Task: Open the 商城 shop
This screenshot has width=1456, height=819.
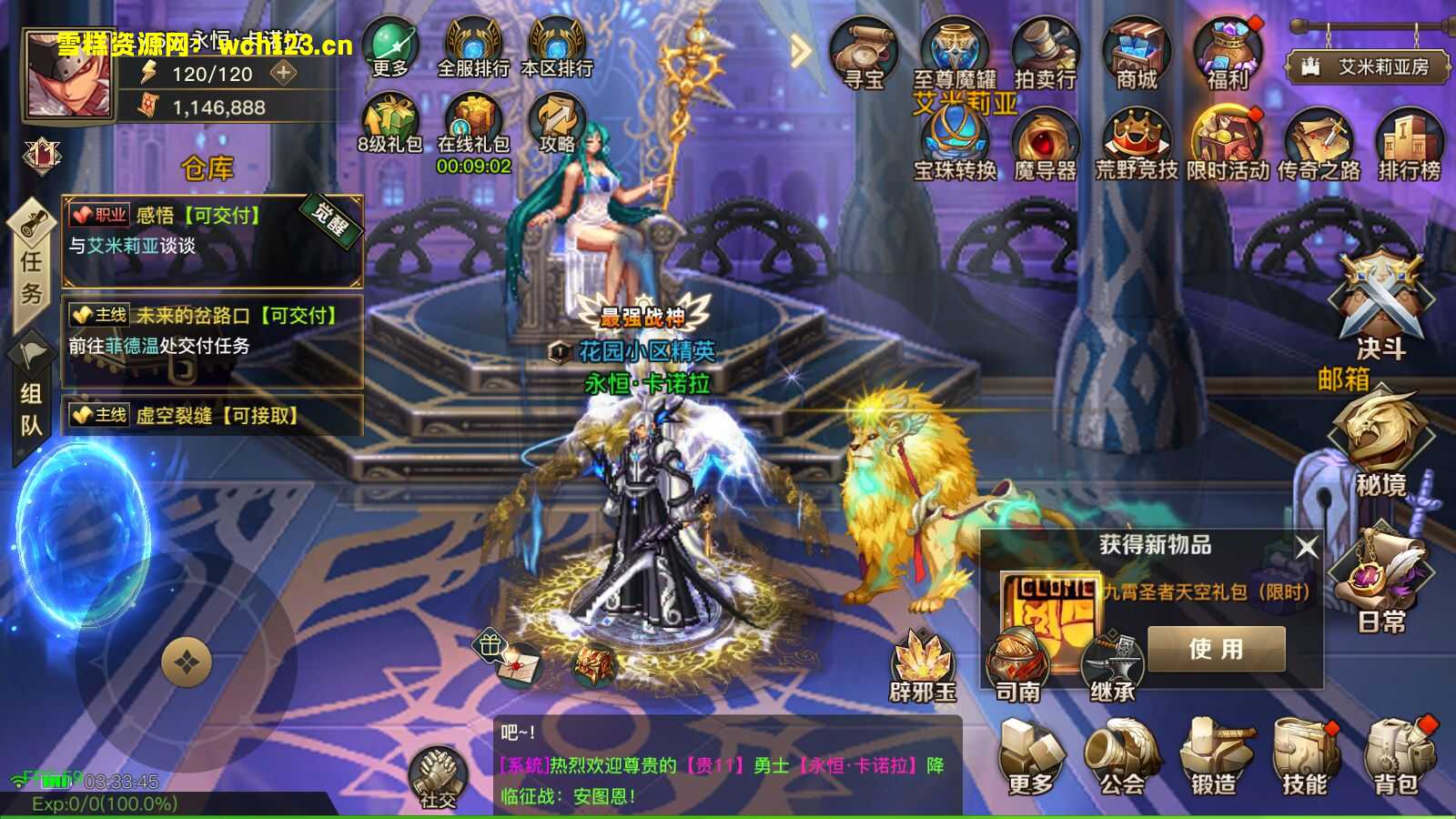Action: tap(1137, 55)
